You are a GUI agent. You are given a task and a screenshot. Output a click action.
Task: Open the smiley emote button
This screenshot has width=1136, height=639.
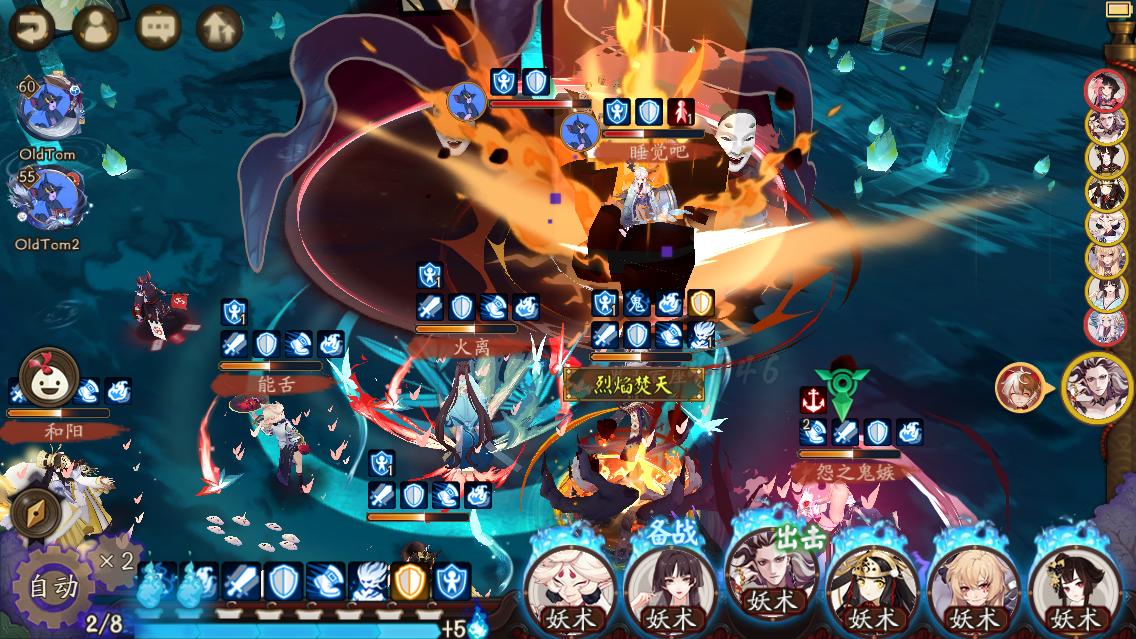coord(49,373)
